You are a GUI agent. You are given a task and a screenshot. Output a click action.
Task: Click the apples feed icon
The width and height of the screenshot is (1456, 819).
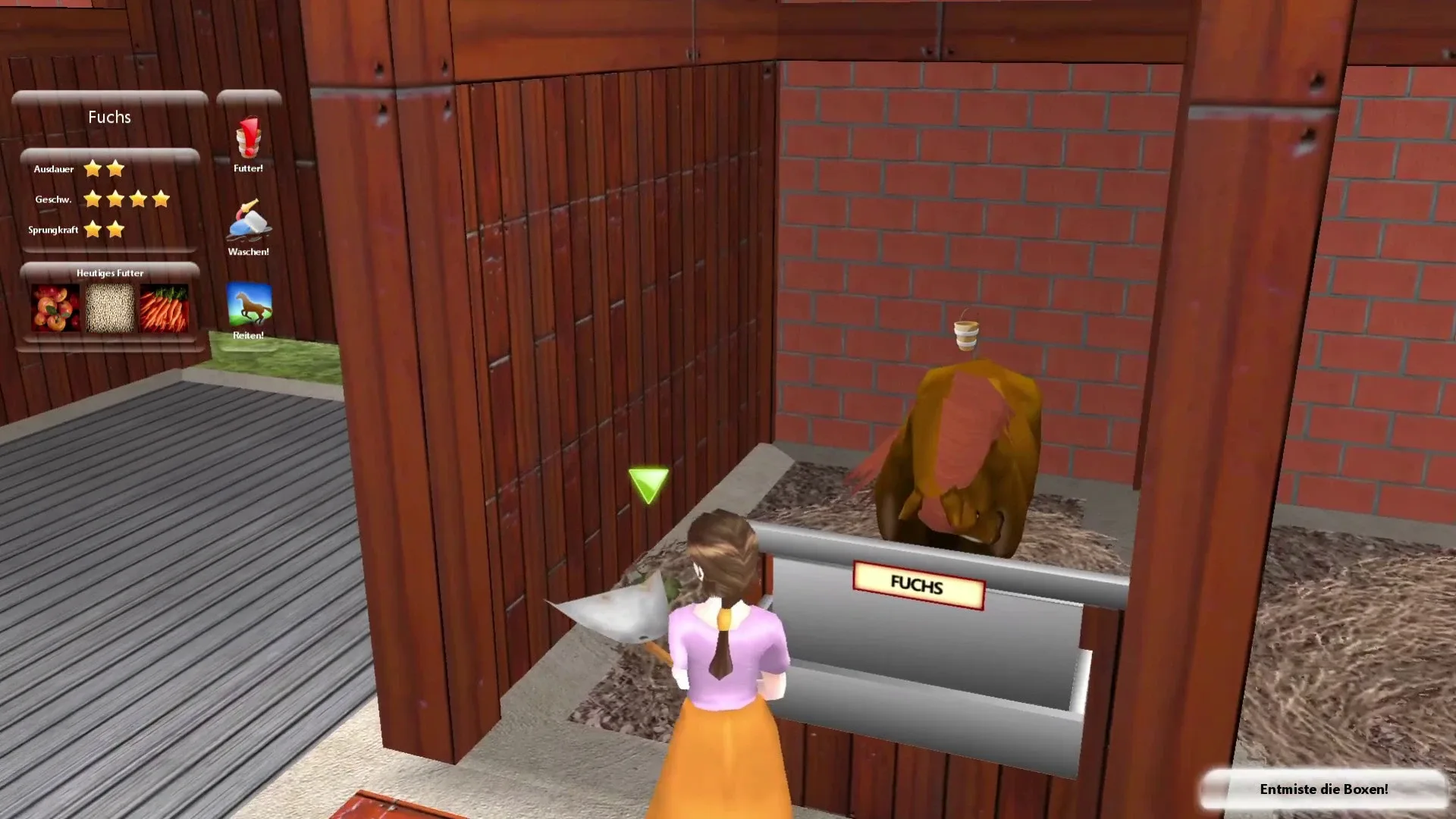[54, 309]
